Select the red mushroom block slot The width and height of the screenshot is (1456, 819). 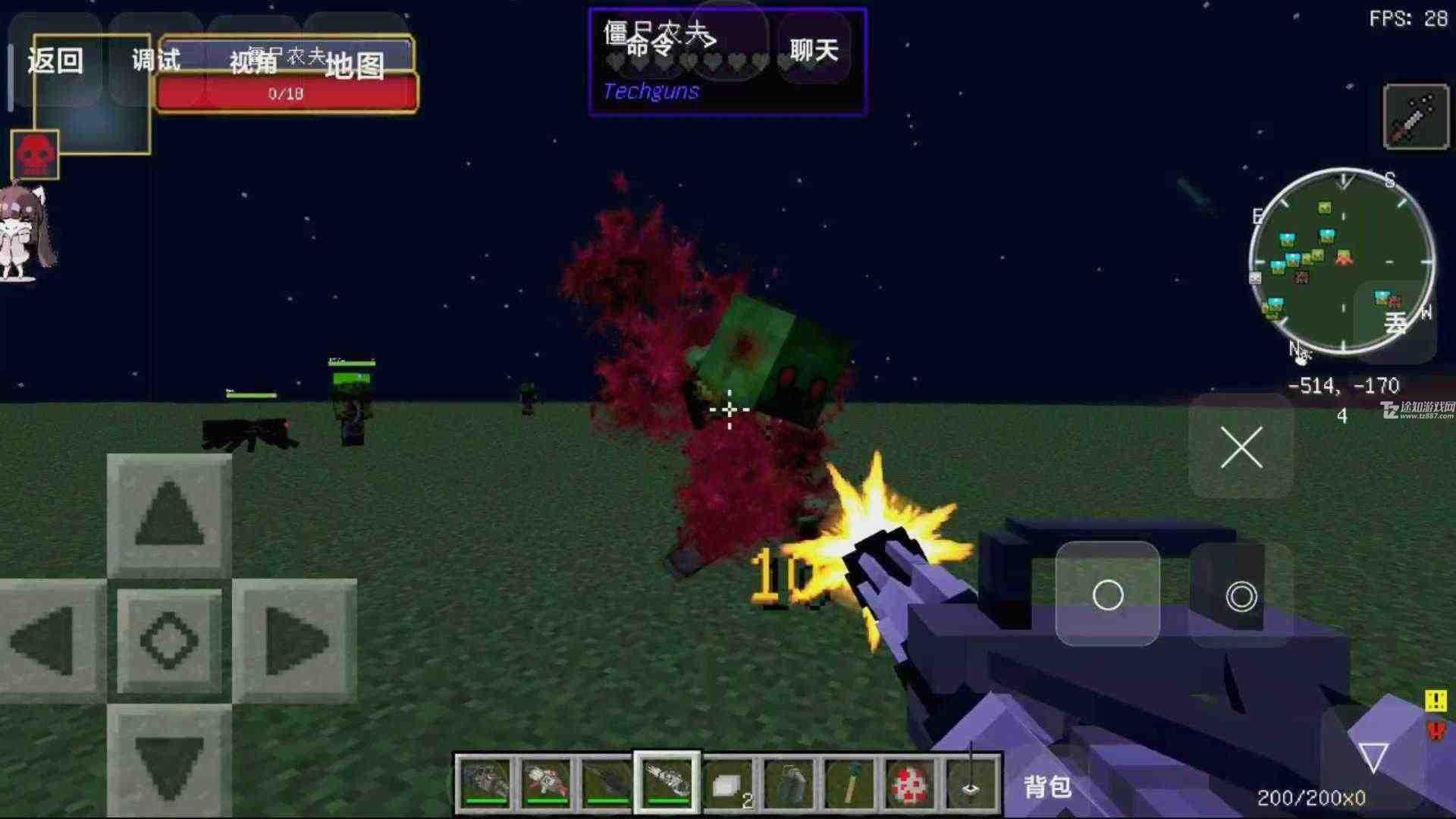coord(909,783)
